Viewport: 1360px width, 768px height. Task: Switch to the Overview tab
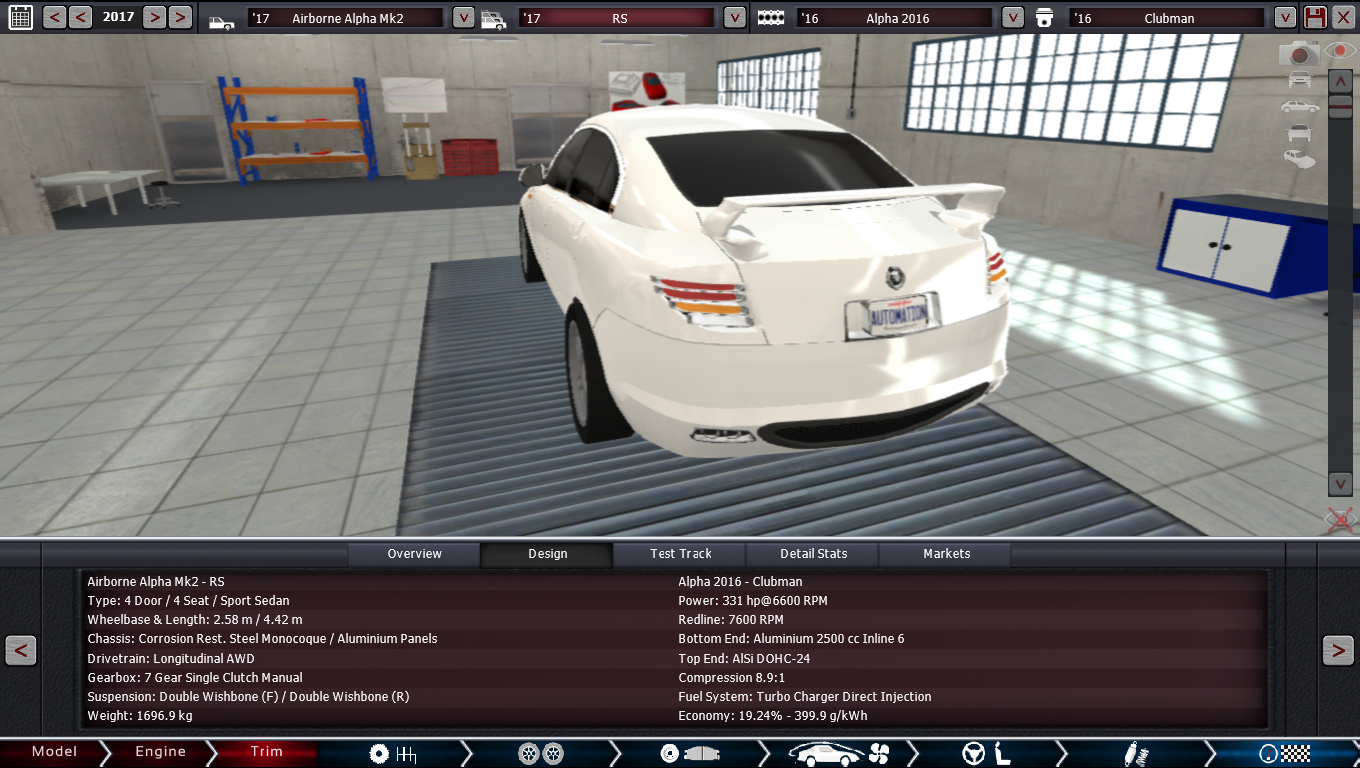[414, 554]
